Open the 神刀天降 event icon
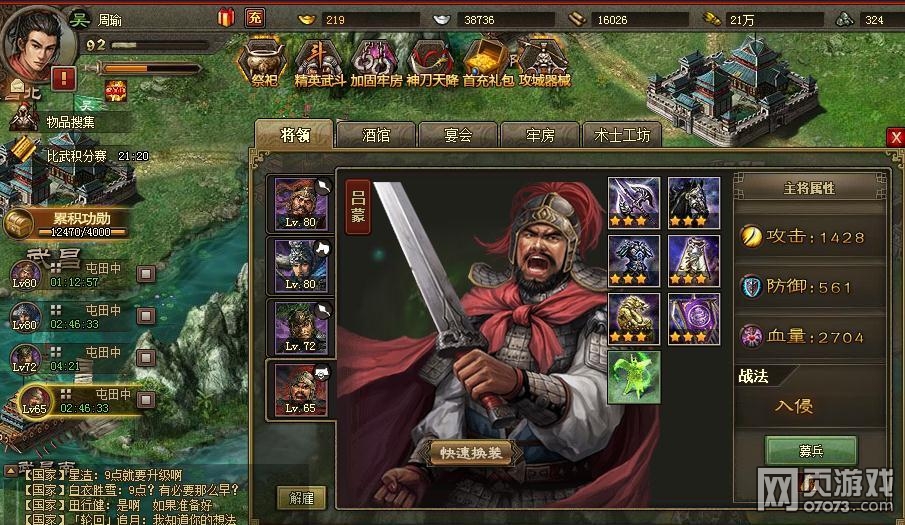The image size is (905, 525). 433,62
